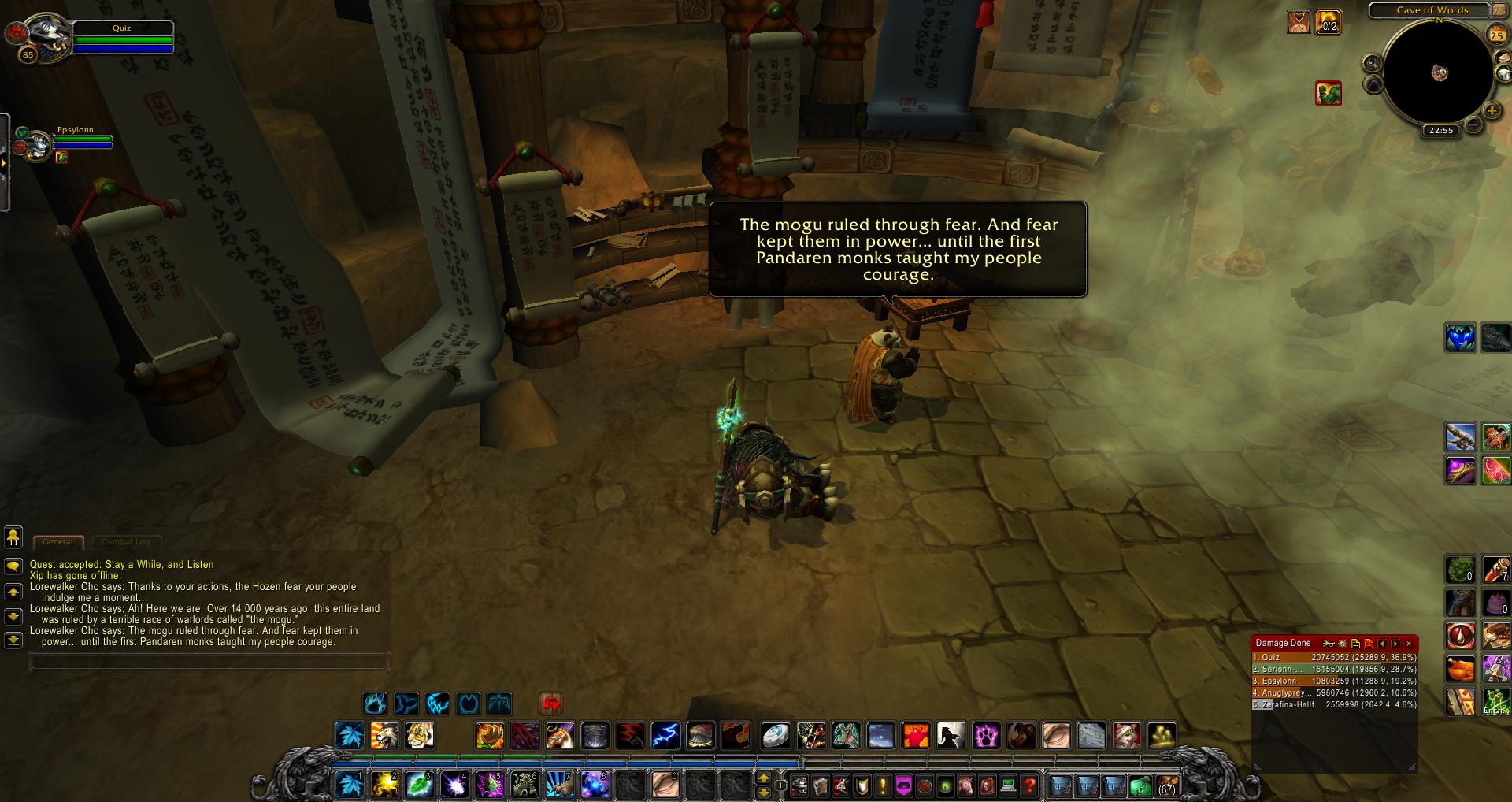Open the calendar button showing 25
Viewport: 1512px width, 802px height.
[1496, 35]
